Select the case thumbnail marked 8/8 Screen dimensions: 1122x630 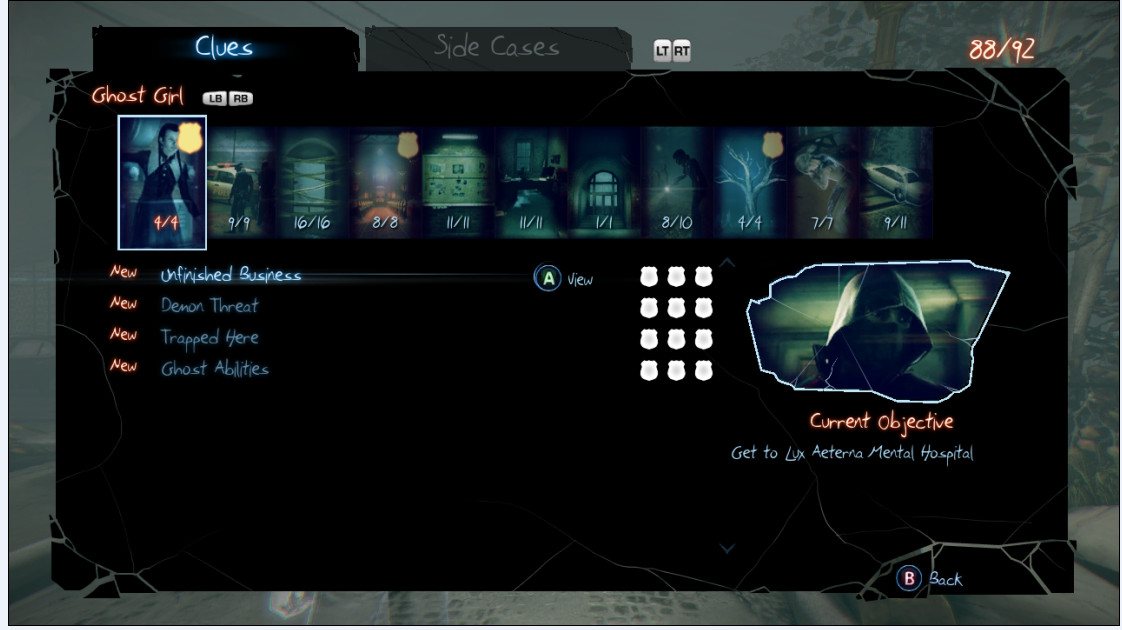[x=385, y=183]
